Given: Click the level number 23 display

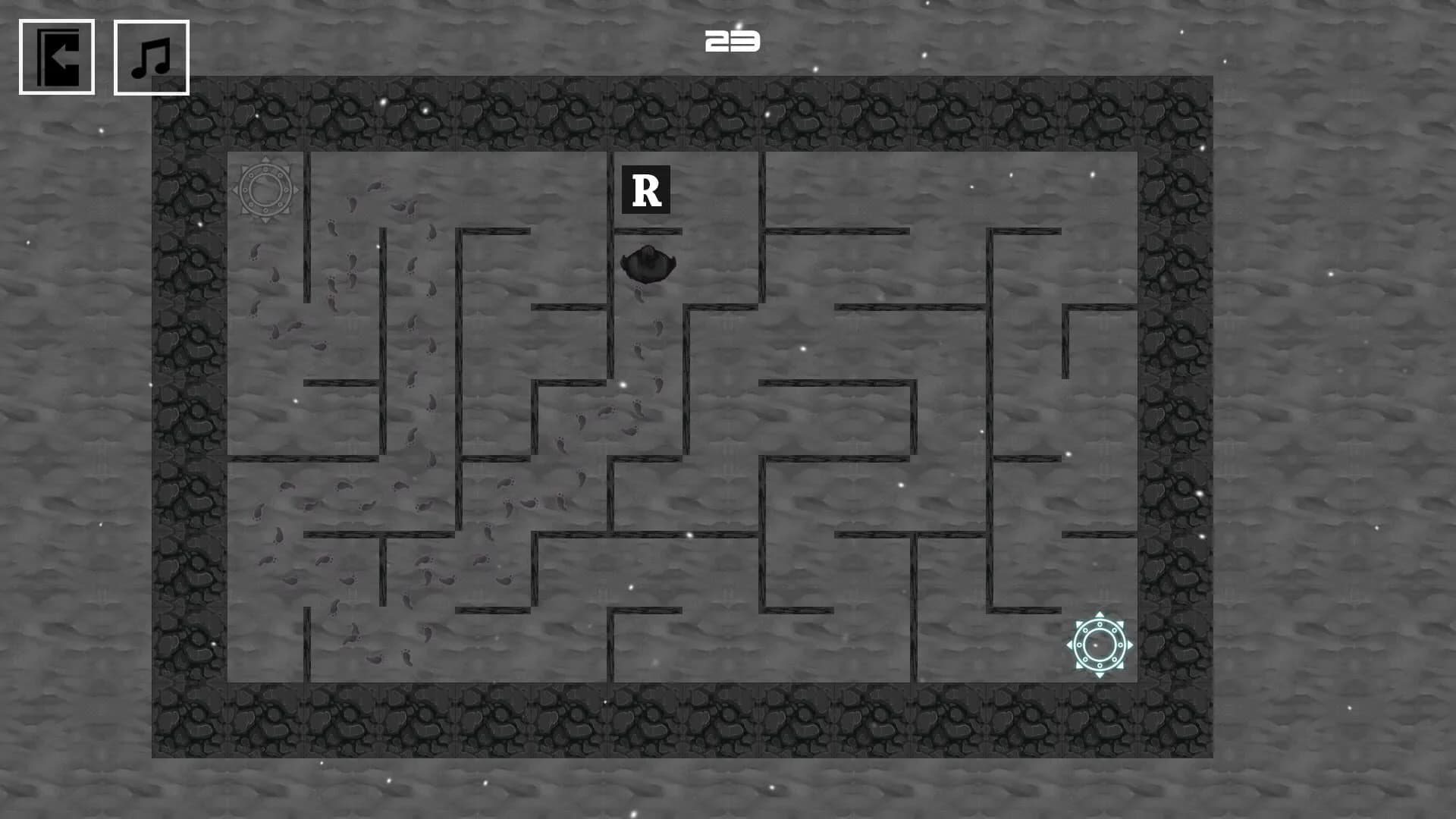Looking at the screenshot, I should point(730,42).
